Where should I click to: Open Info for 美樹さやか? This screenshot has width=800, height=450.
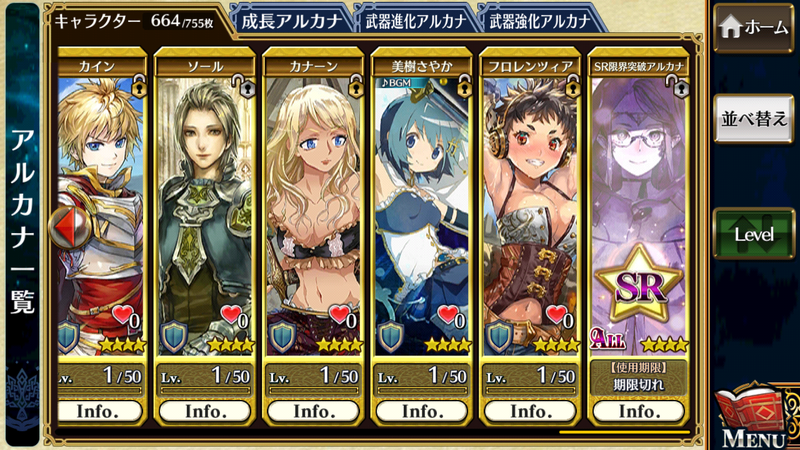421,411
